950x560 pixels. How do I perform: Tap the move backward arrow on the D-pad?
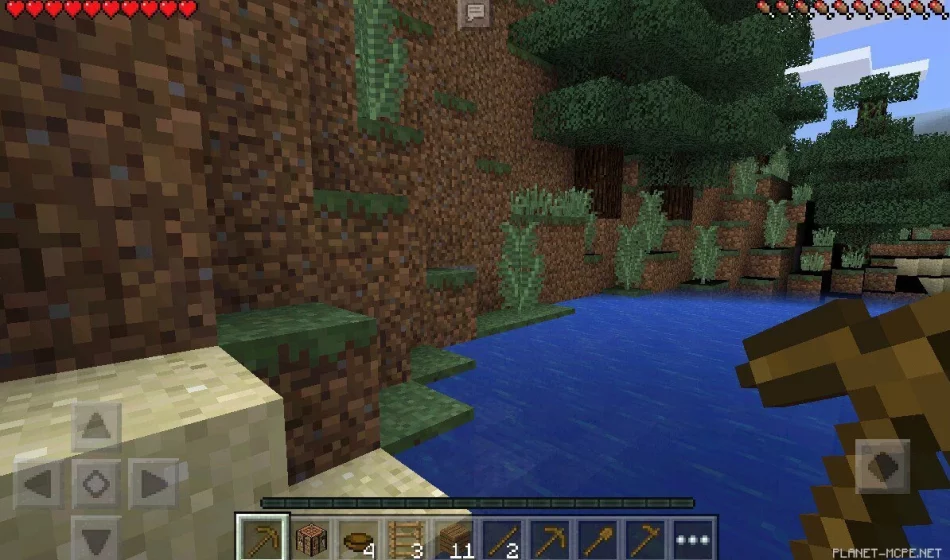pyautogui.click(x=97, y=540)
